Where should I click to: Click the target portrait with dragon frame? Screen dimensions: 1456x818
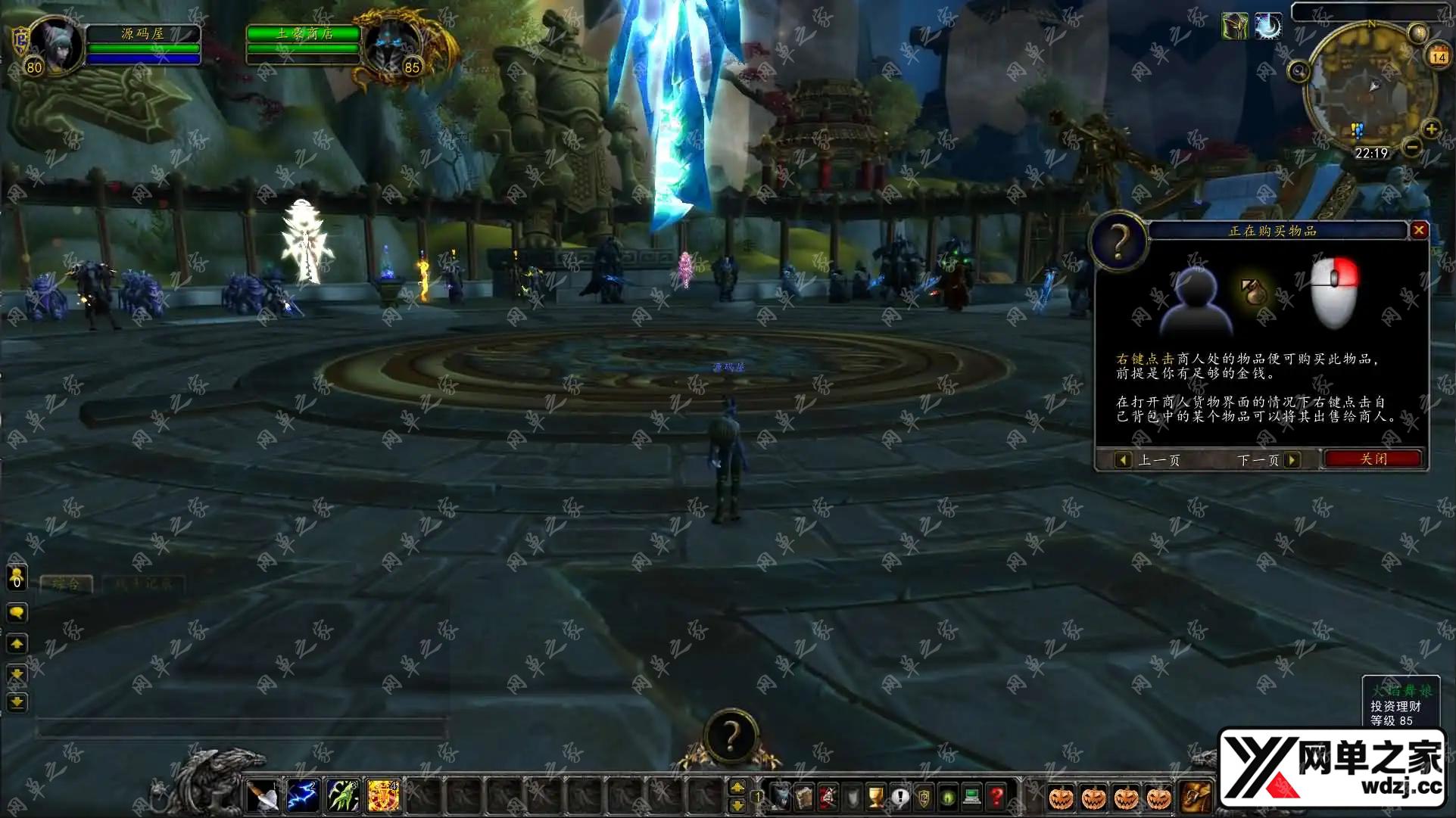click(x=391, y=44)
